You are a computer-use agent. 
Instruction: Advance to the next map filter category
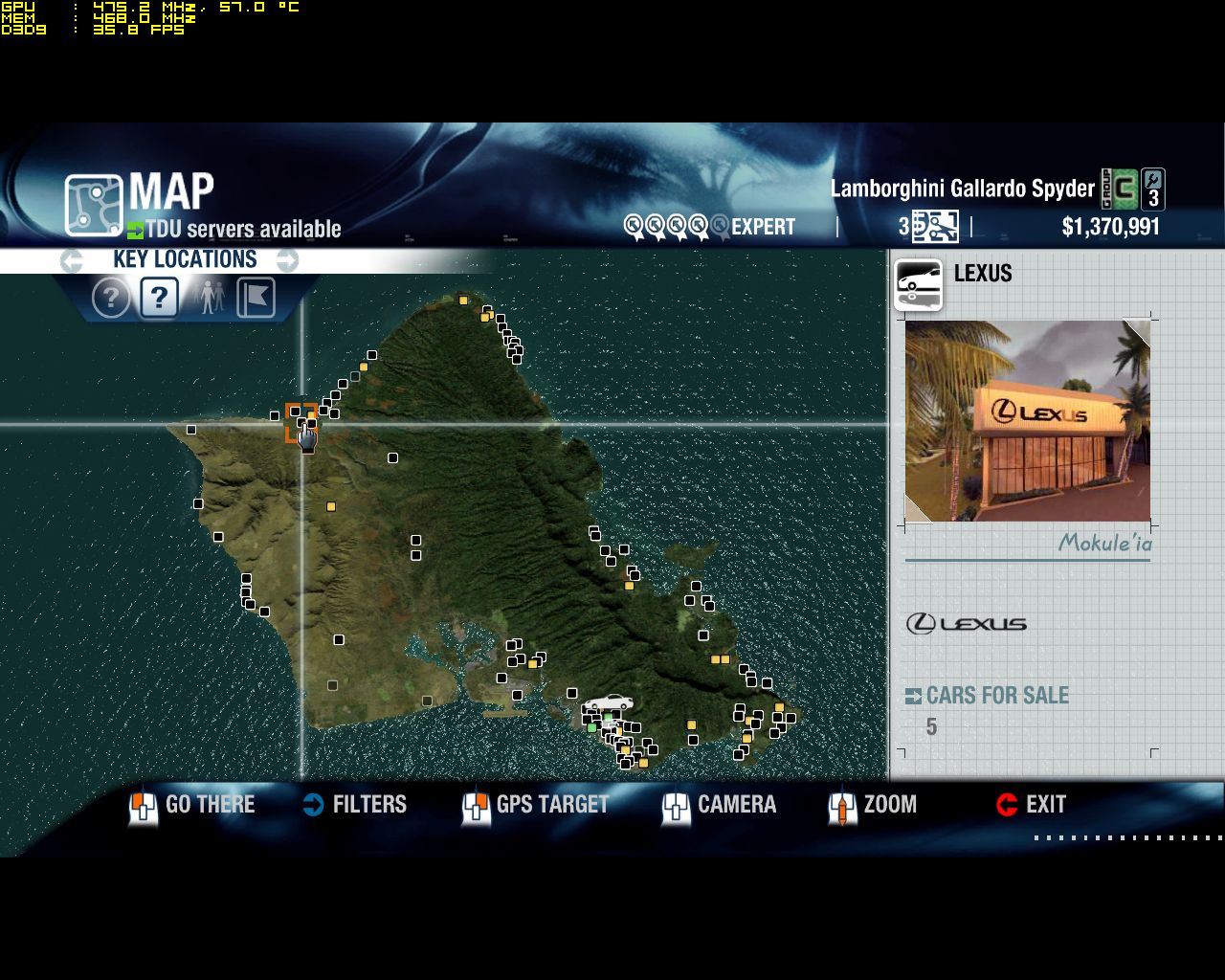point(288,260)
